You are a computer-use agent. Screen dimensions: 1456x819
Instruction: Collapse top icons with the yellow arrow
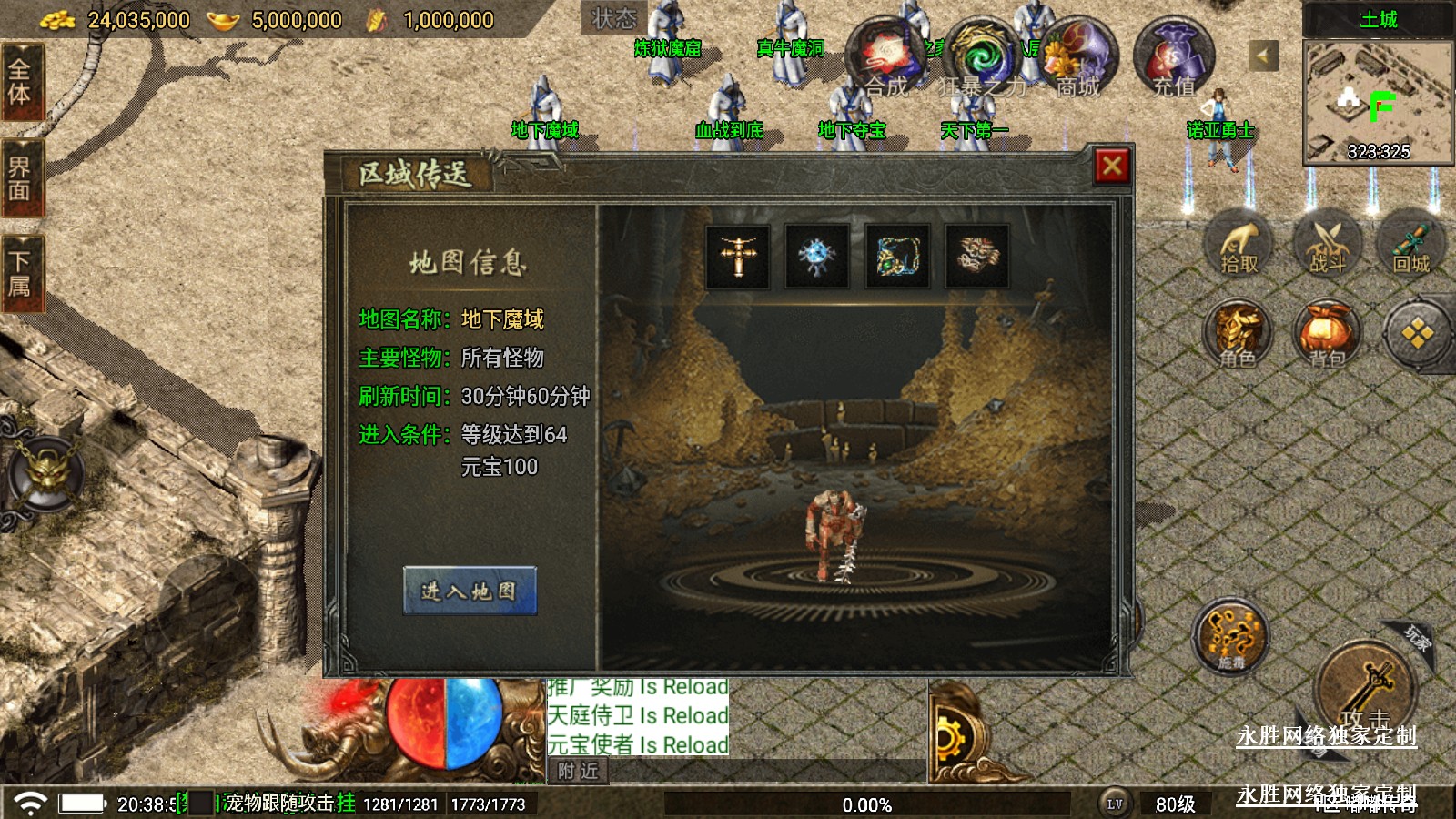click(1262, 56)
